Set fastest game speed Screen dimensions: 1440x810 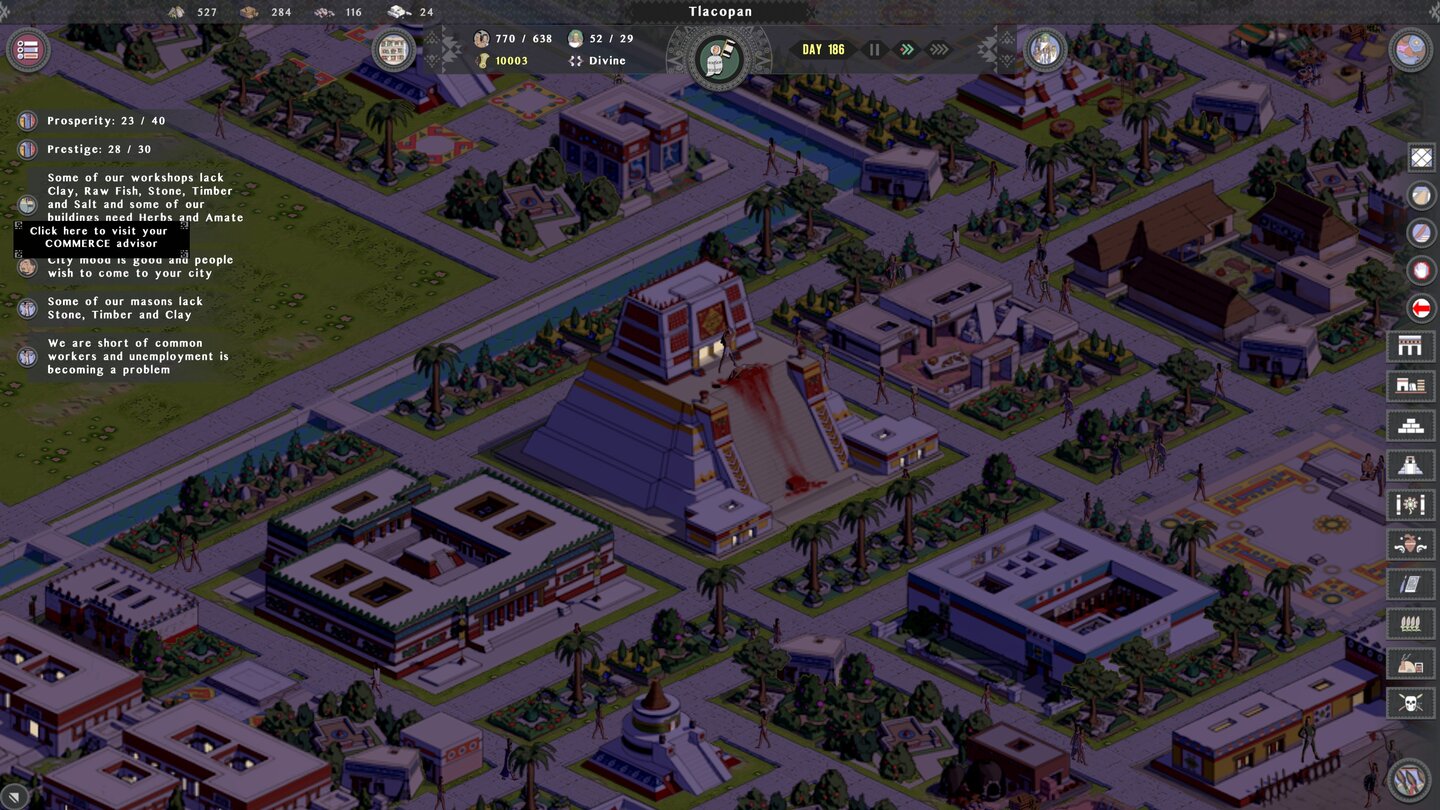coord(938,49)
